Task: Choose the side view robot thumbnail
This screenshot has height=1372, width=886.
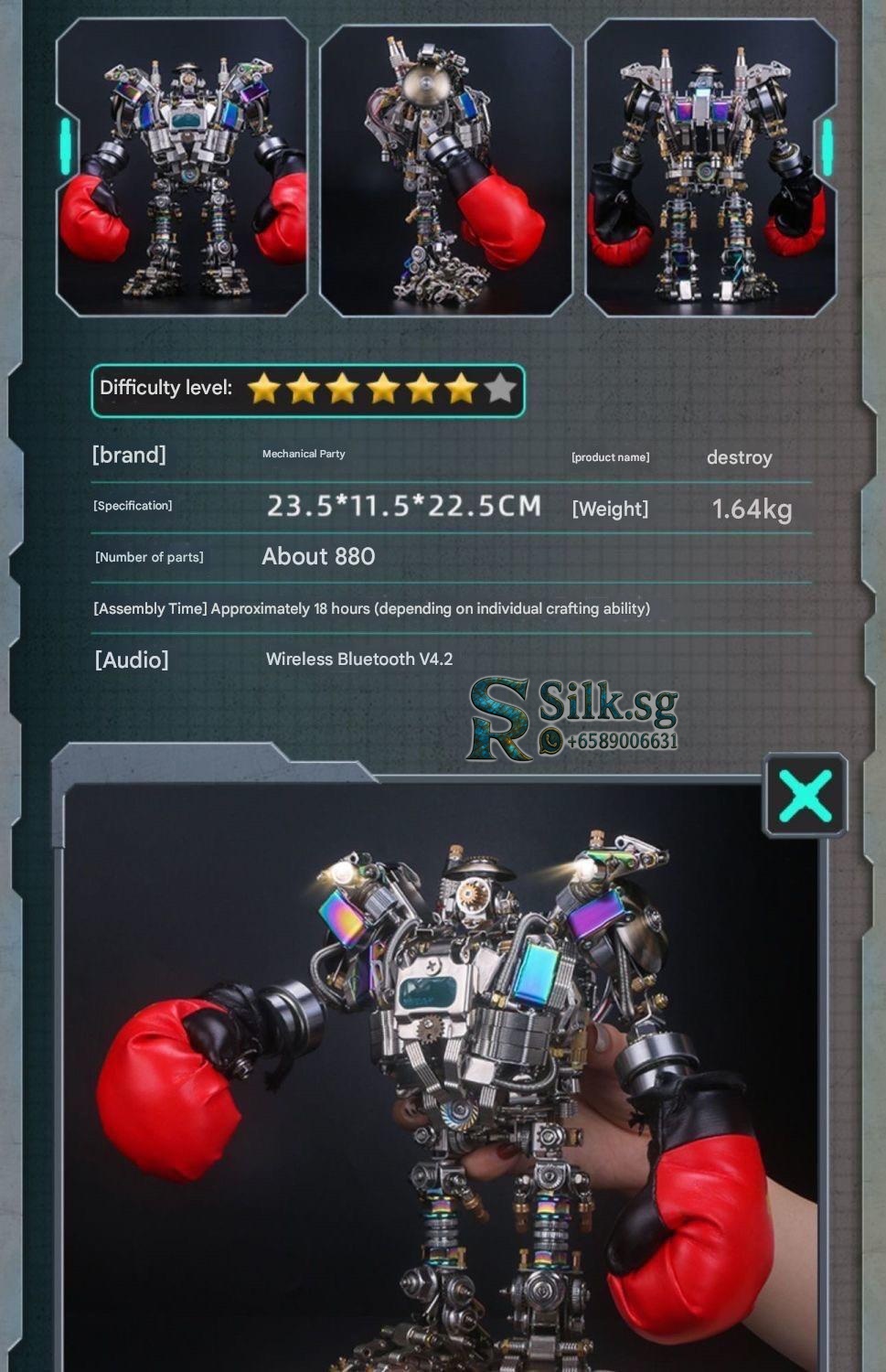Action: click(x=445, y=170)
